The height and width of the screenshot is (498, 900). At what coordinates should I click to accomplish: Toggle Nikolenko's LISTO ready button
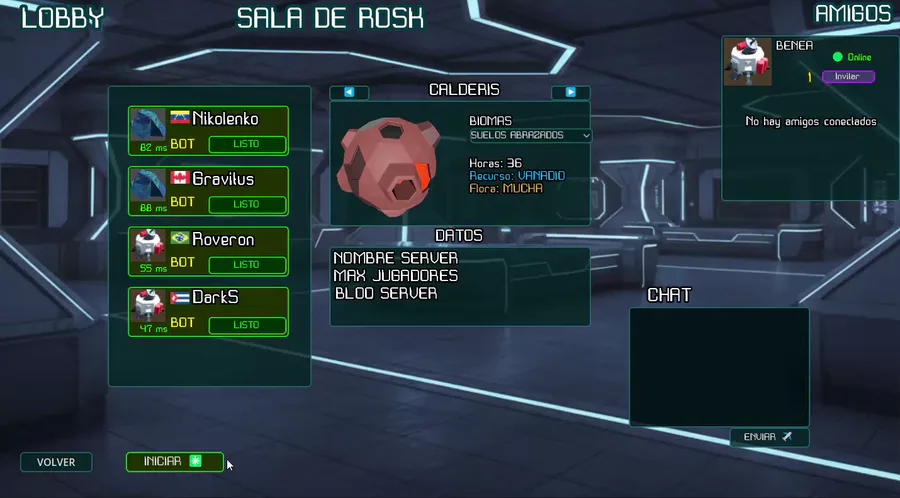pyautogui.click(x=246, y=144)
